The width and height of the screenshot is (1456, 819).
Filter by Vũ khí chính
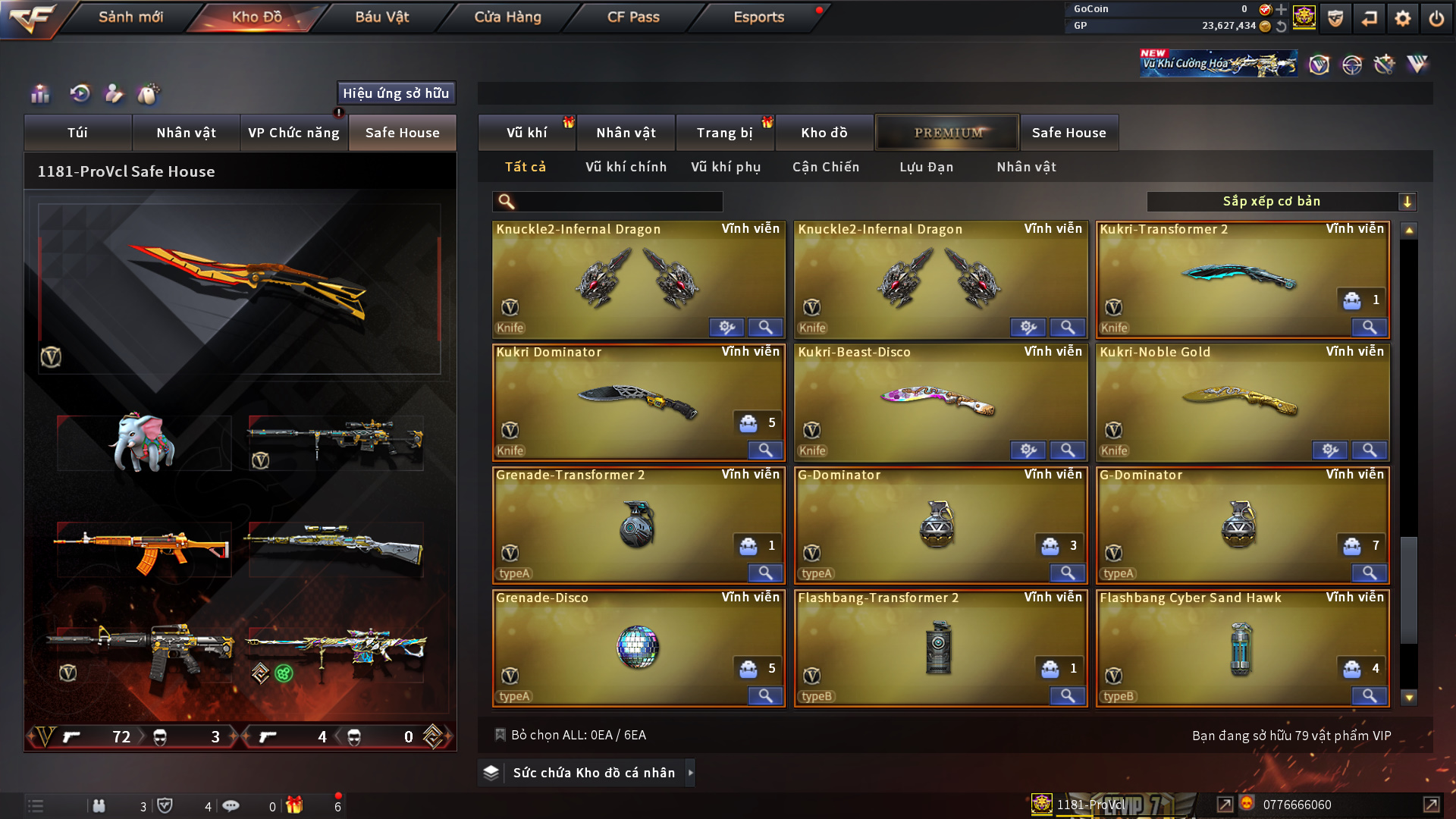point(626,167)
